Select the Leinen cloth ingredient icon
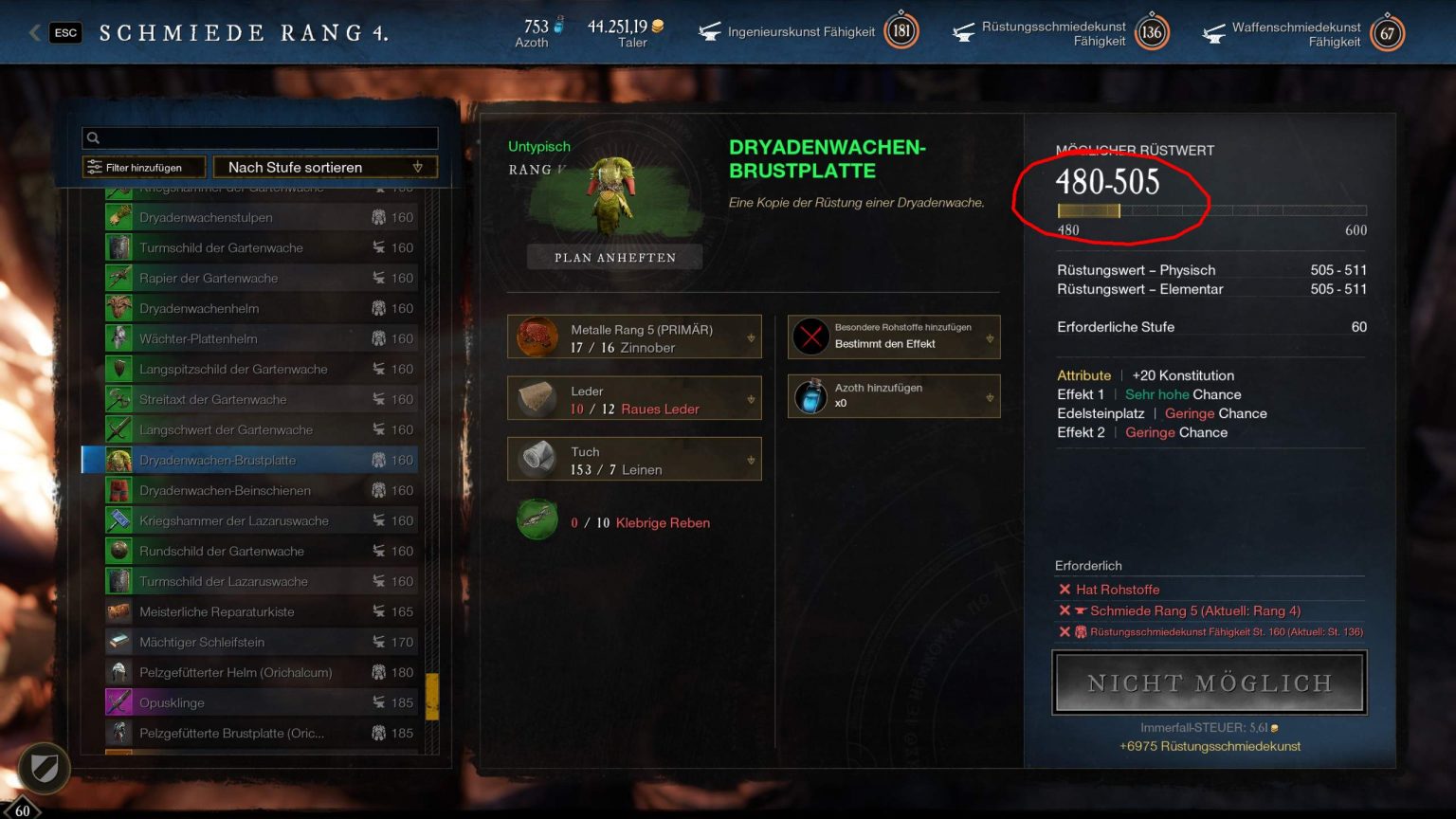 (538, 459)
